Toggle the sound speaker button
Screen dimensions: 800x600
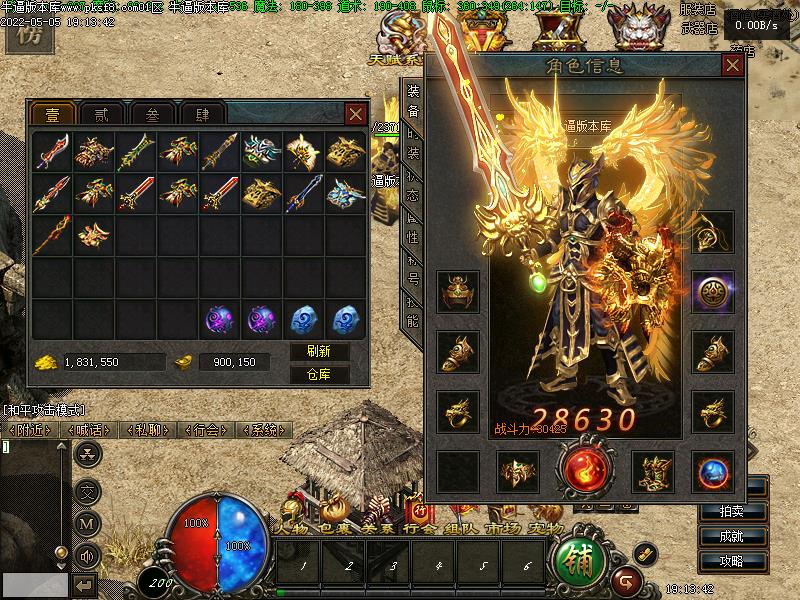88,555
